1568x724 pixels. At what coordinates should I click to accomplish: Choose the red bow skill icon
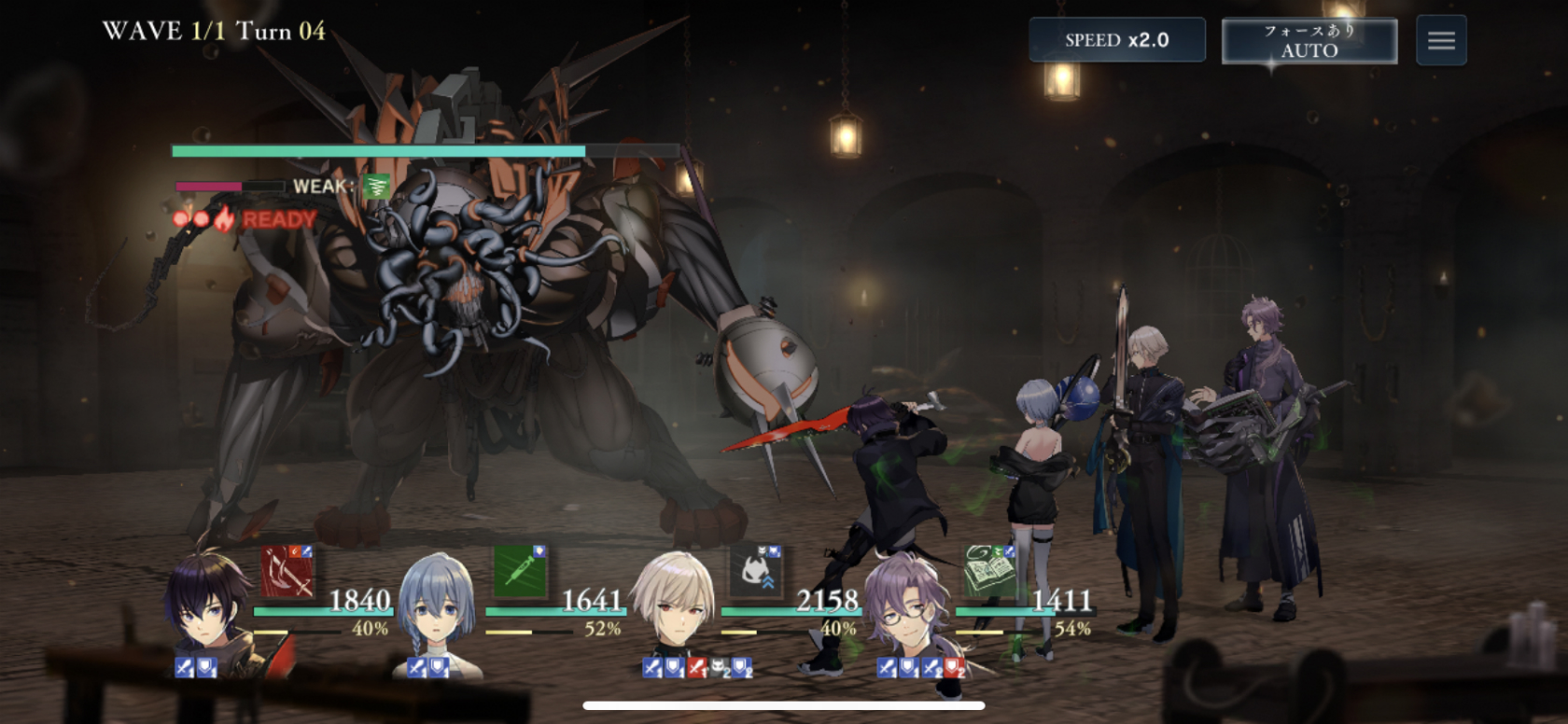(287, 571)
